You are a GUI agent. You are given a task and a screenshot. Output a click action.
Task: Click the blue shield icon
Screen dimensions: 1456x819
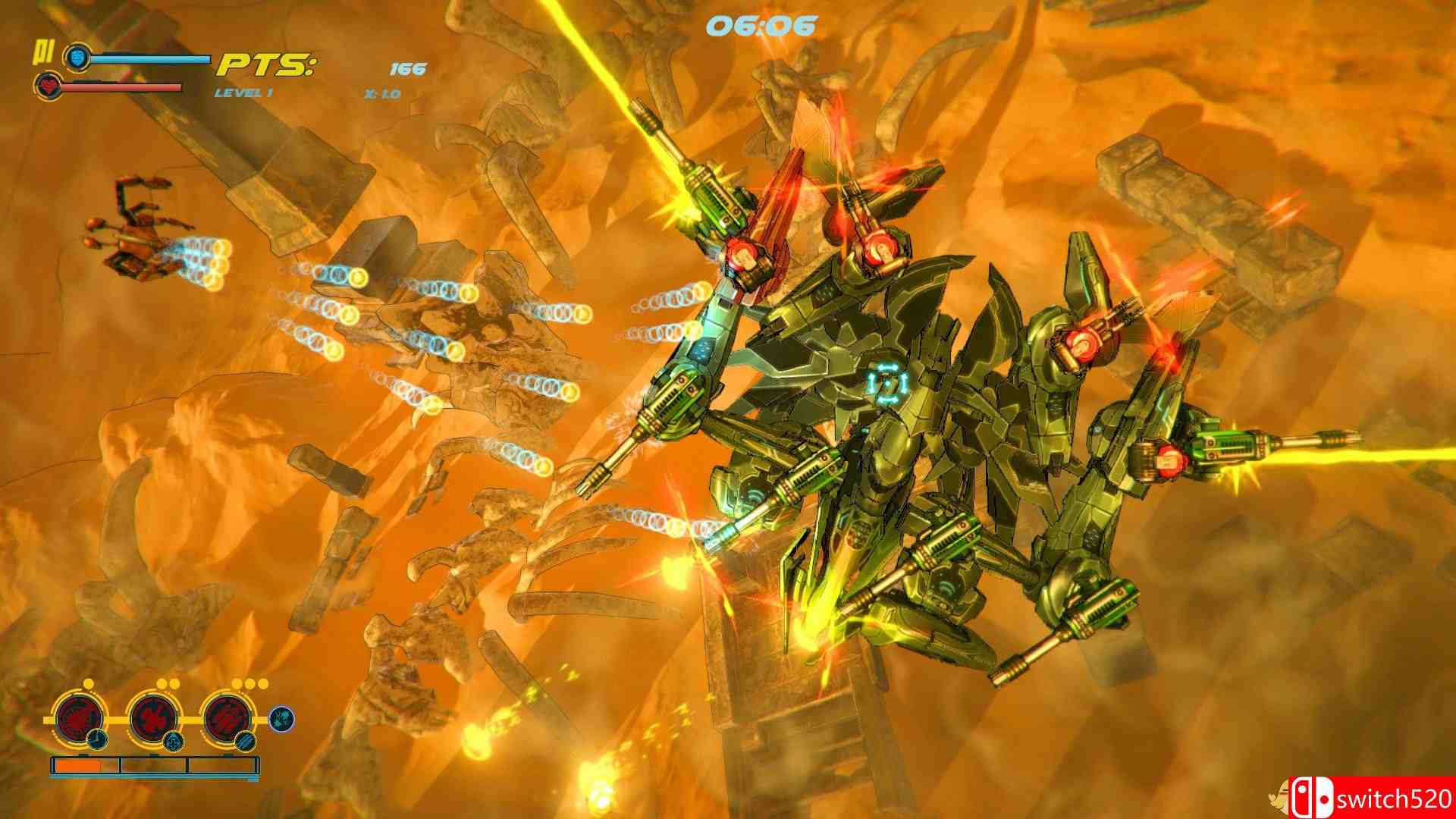point(76,57)
